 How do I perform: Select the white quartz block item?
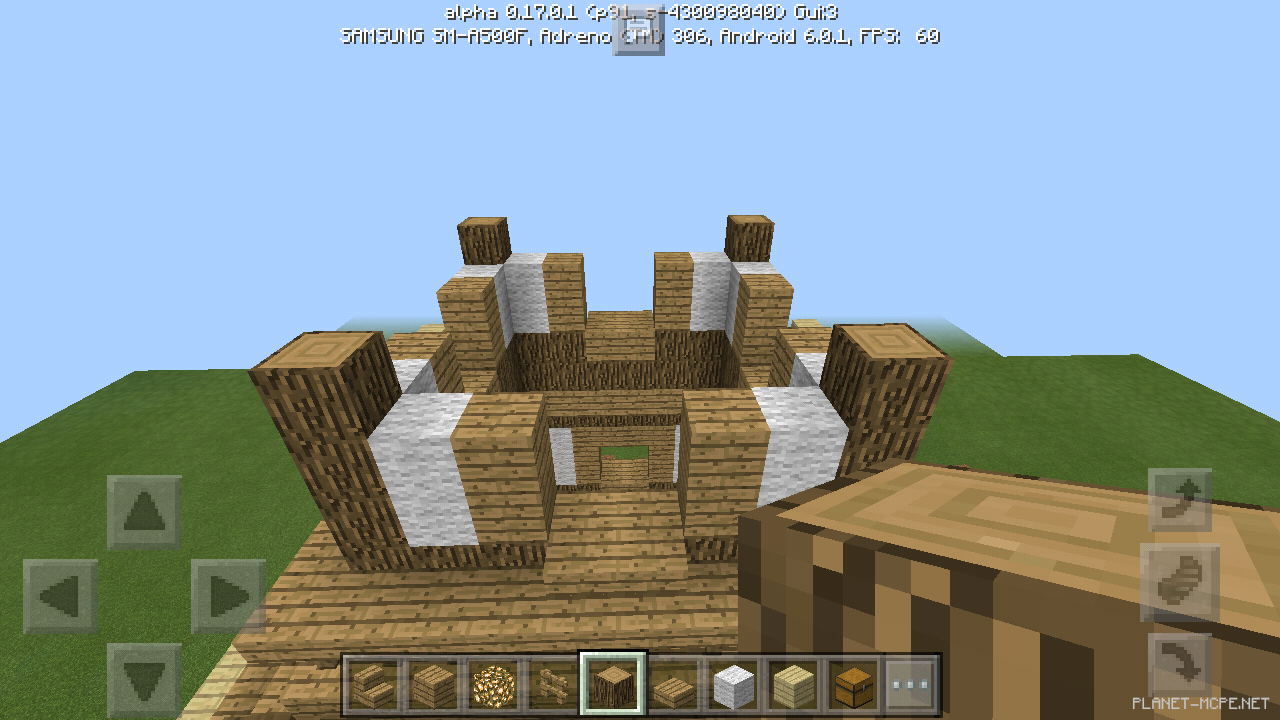tap(734, 685)
